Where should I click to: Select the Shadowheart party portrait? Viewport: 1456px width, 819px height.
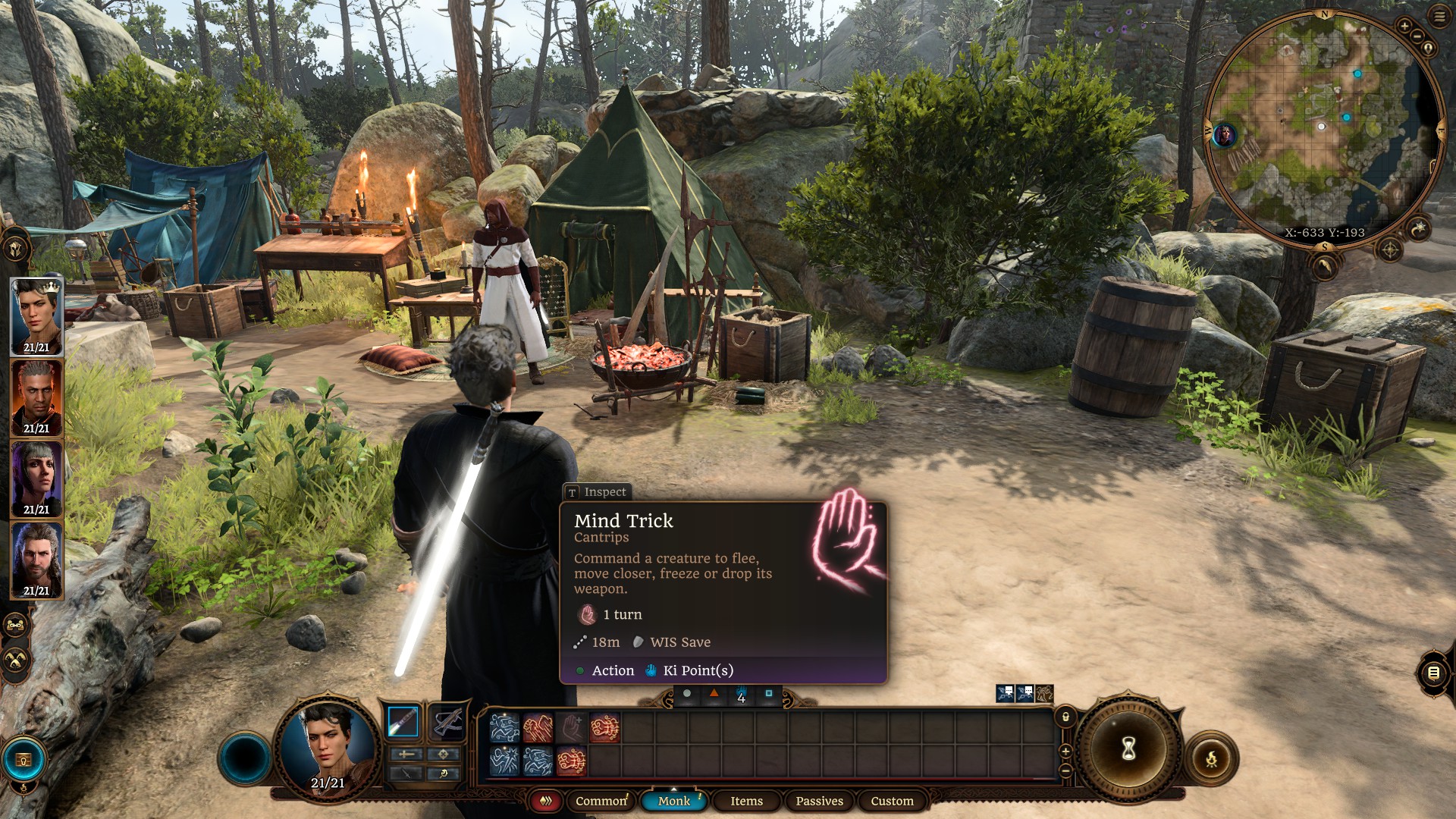[36, 479]
